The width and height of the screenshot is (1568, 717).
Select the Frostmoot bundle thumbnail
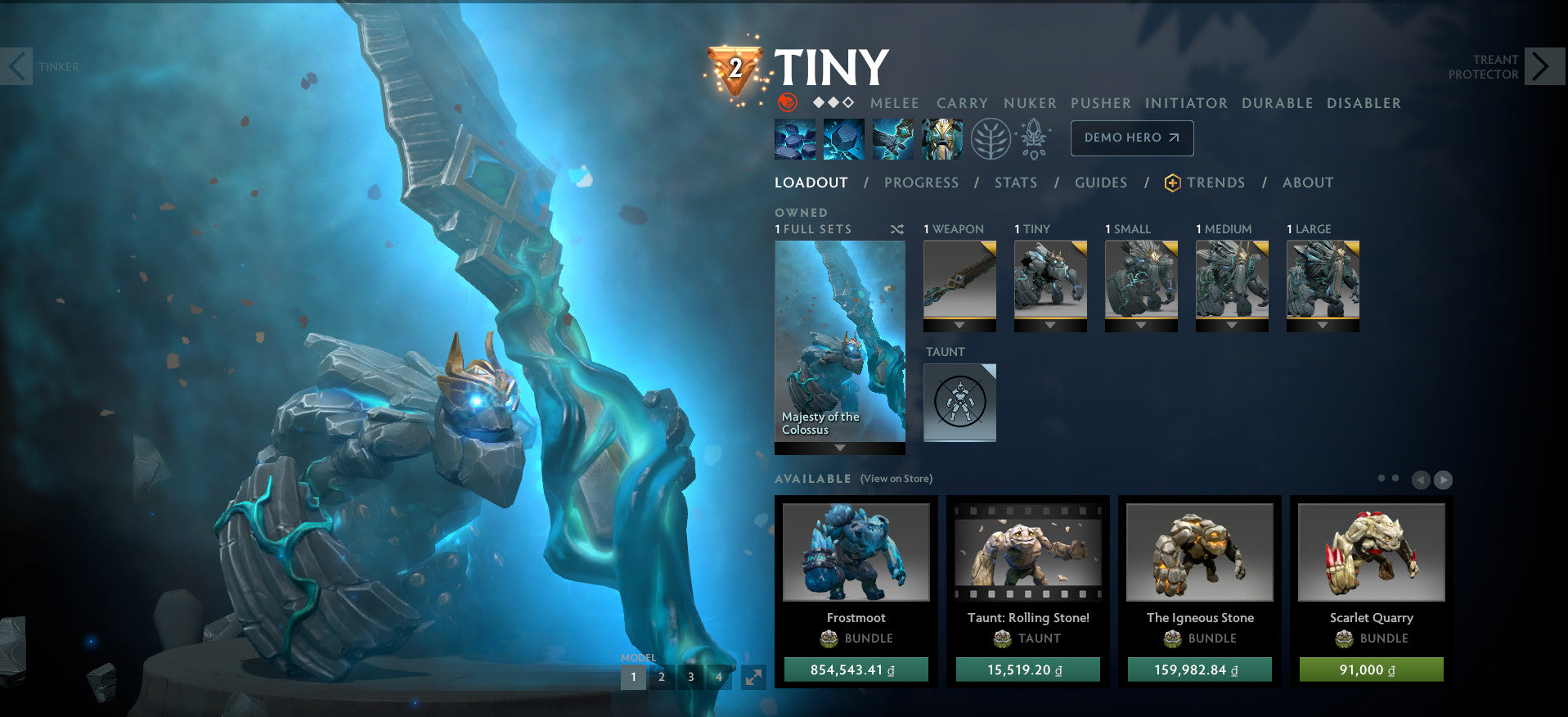coord(856,553)
